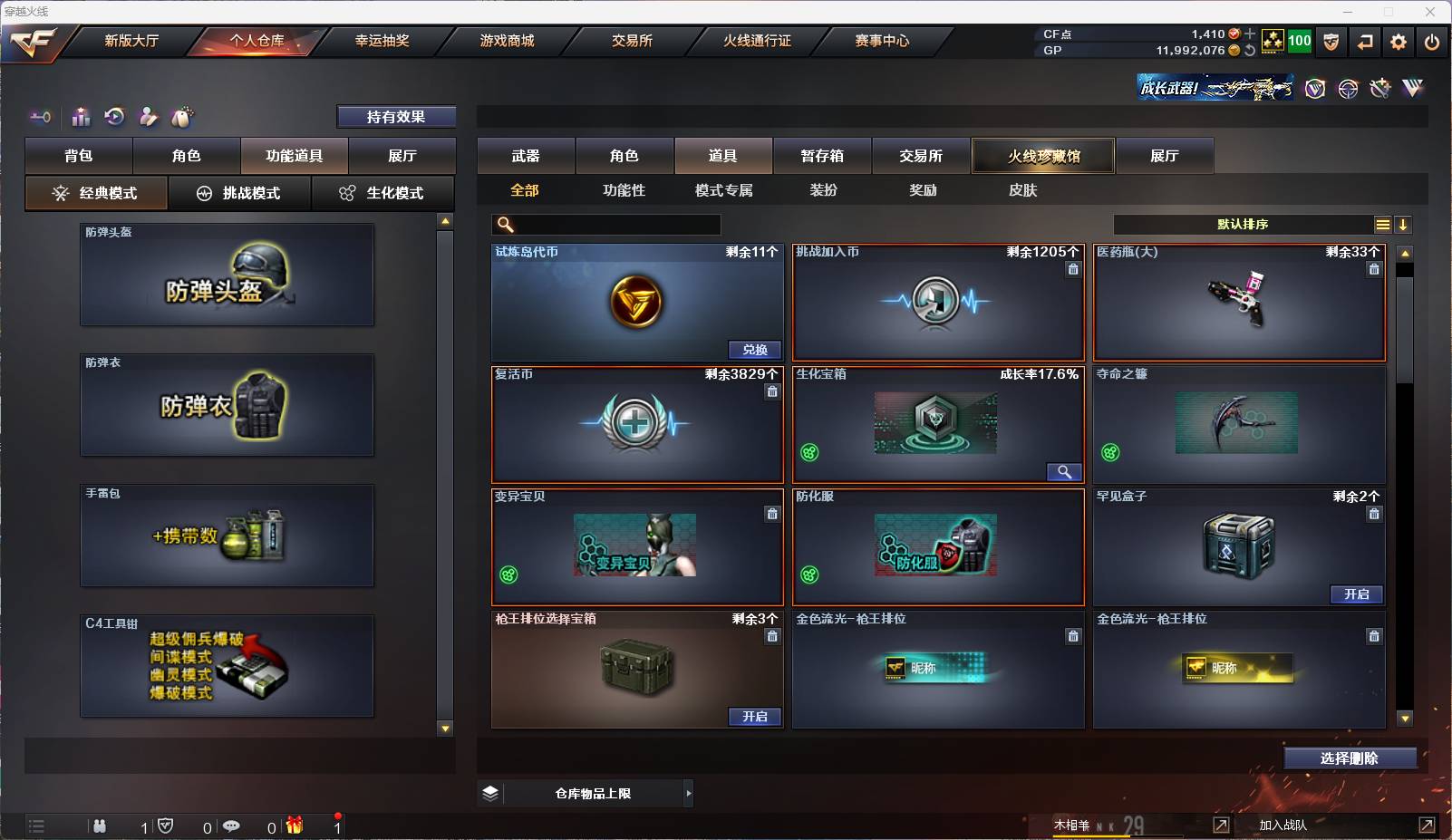Open the settings gear at the top right
Viewport: 1452px width, 840px height.
tap(1399, 42)
